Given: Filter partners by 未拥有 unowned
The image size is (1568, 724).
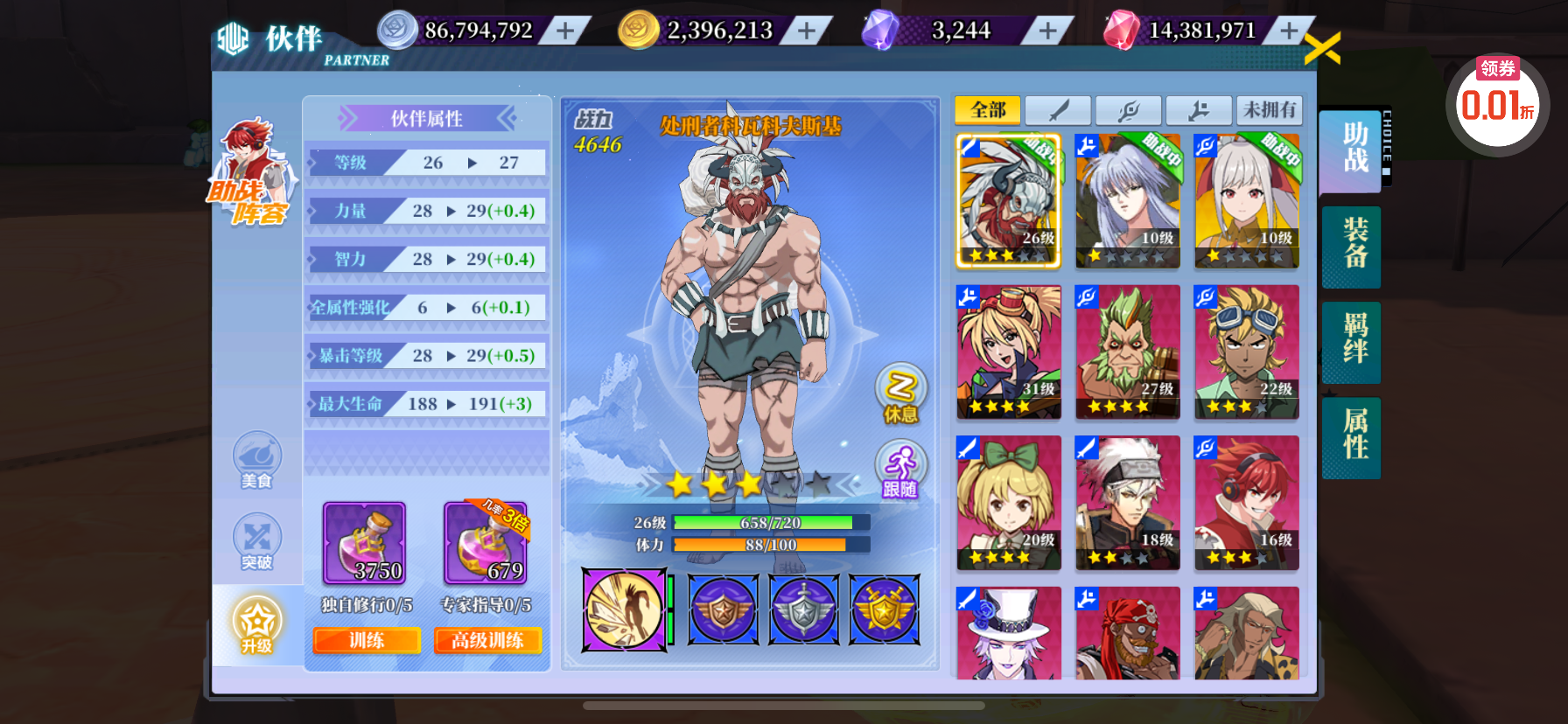Looking at the screenshot, I should point(1269,110).
